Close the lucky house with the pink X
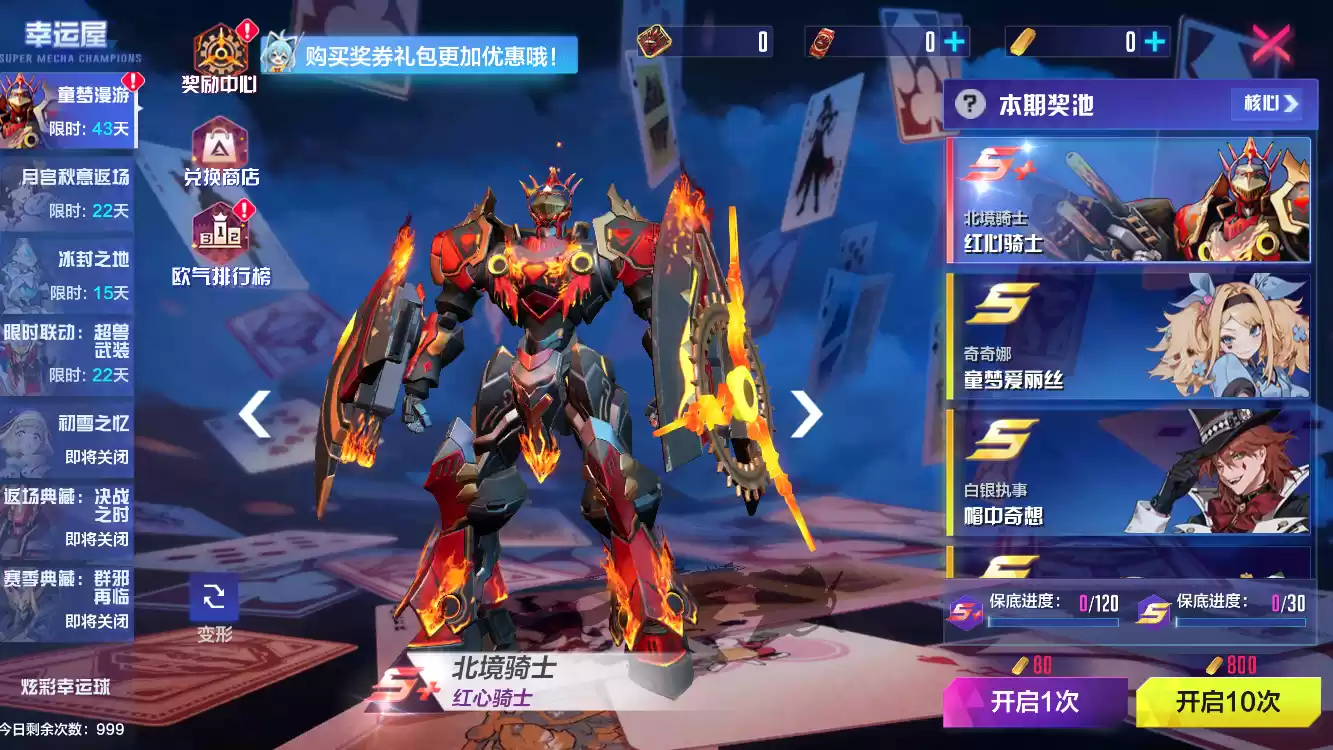1333x750 pixels. pos(1272,43)
